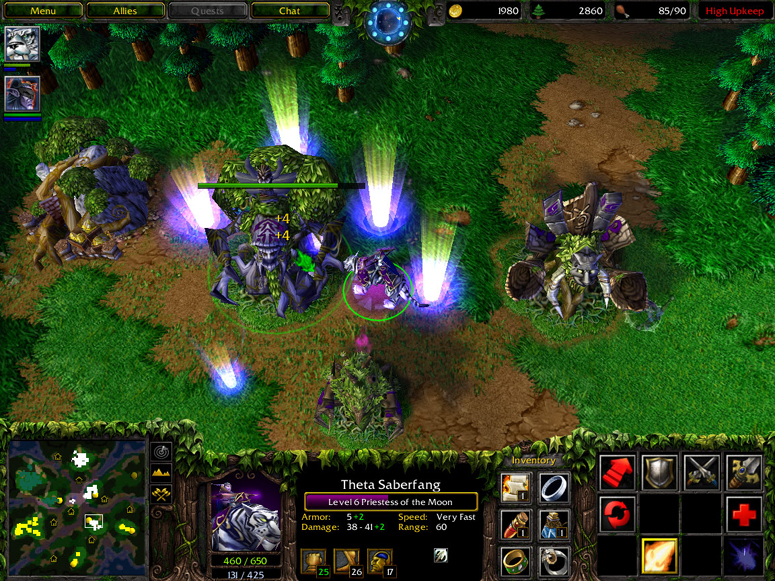
Task: Use the blue potion in inventory
Action: 554,524
